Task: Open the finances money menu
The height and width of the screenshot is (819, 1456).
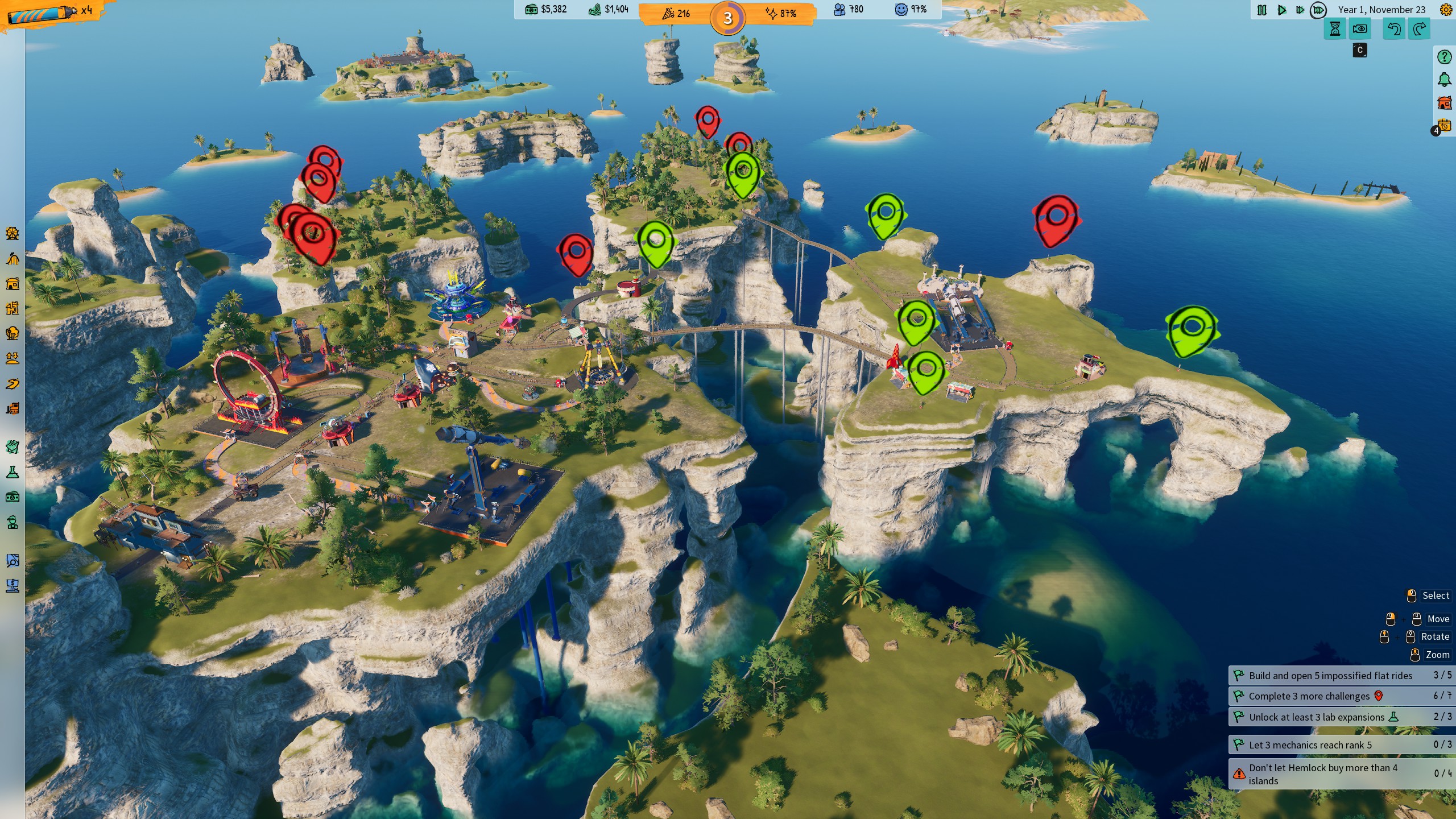Action: pos(13,497)
